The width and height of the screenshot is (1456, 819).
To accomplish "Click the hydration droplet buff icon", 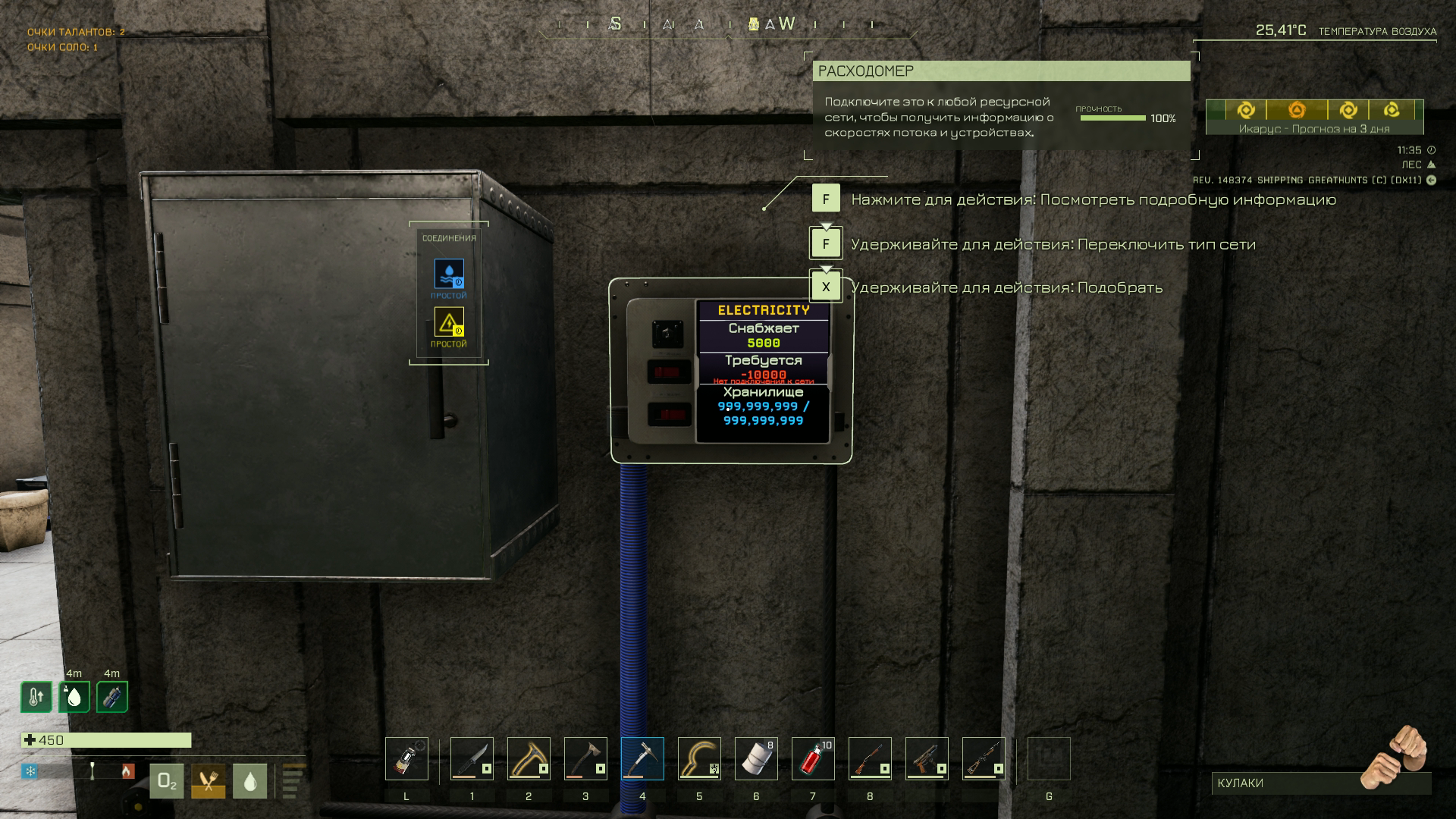I will click(74, 697).
